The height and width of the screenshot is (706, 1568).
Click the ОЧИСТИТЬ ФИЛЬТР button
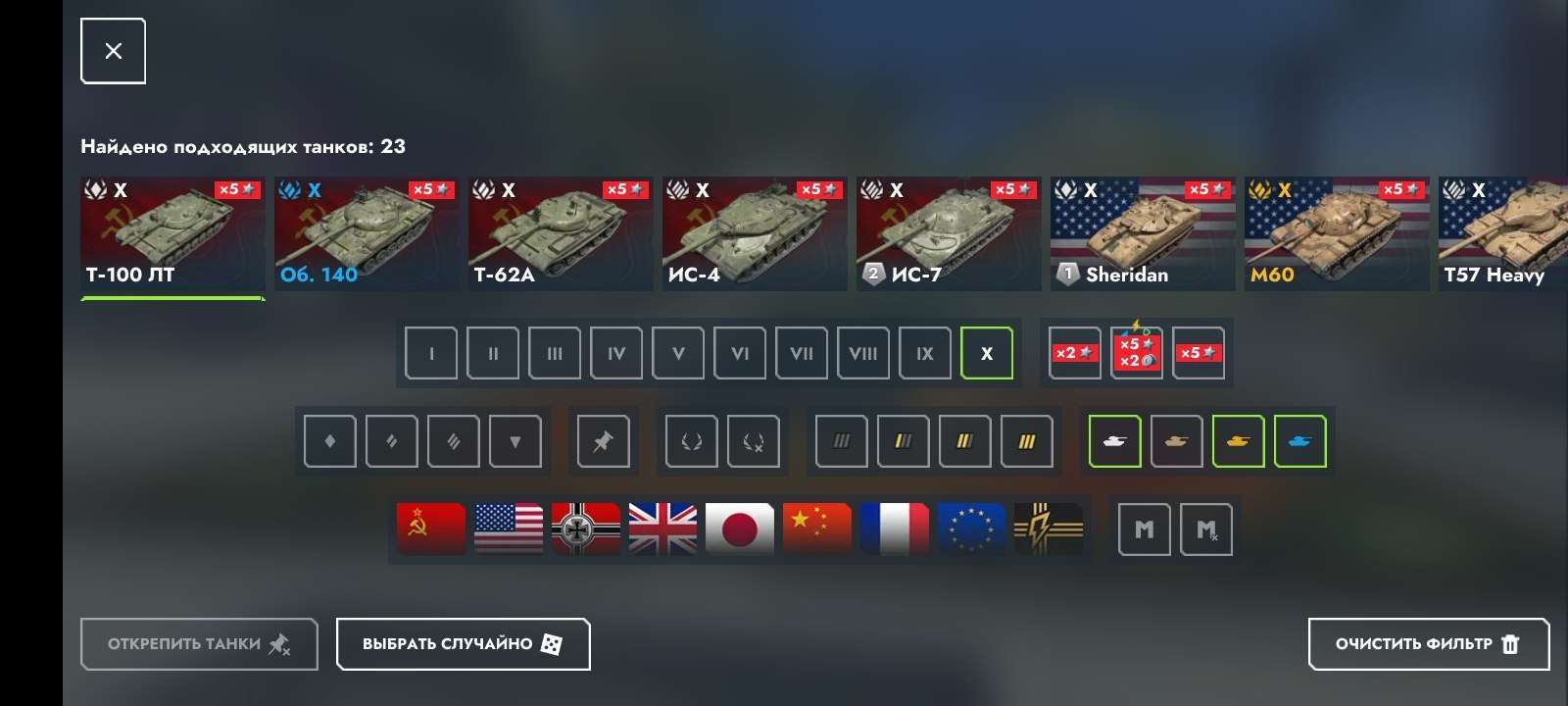(1428, 644)
